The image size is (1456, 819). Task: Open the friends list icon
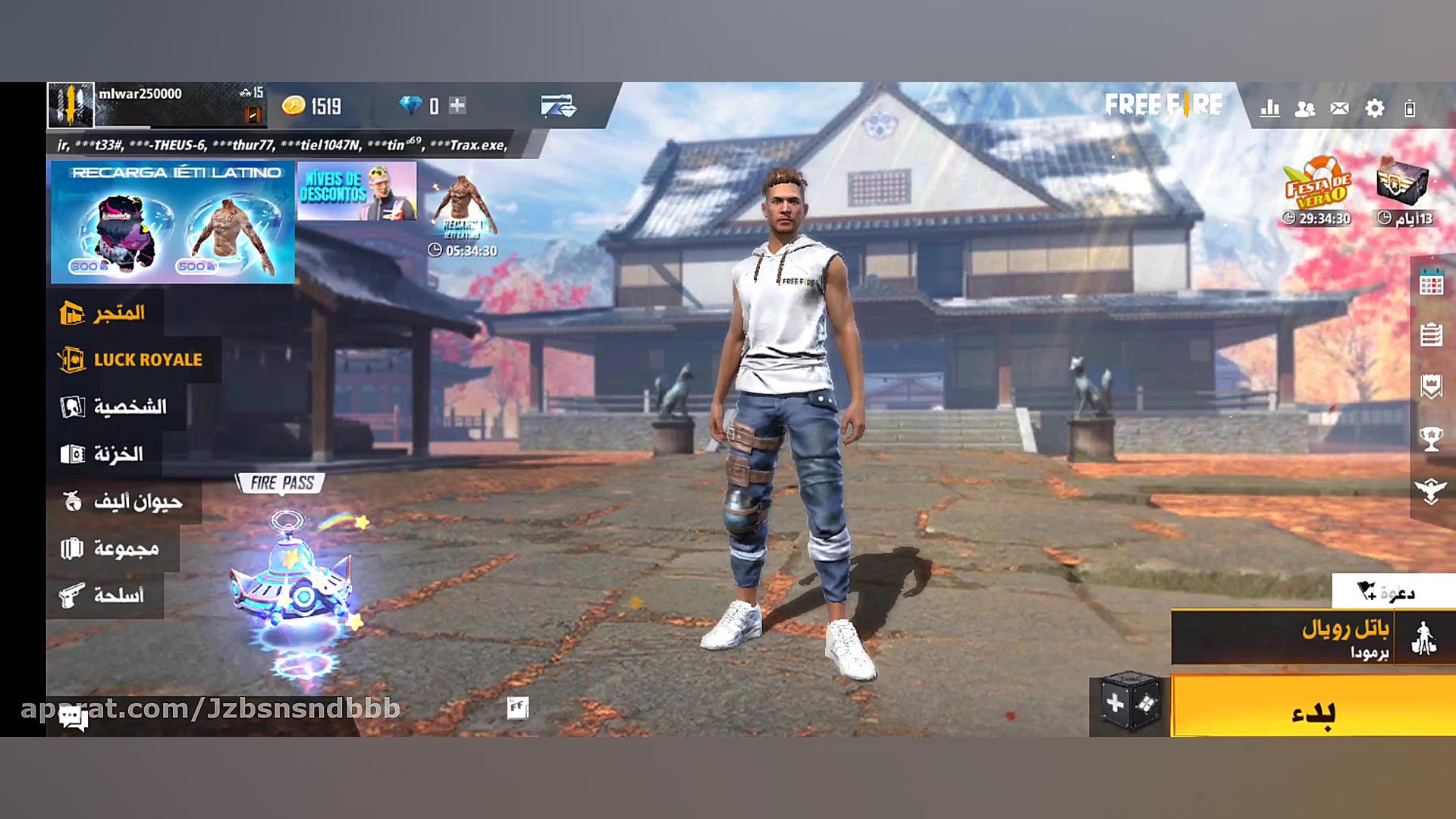[1304, 108]
